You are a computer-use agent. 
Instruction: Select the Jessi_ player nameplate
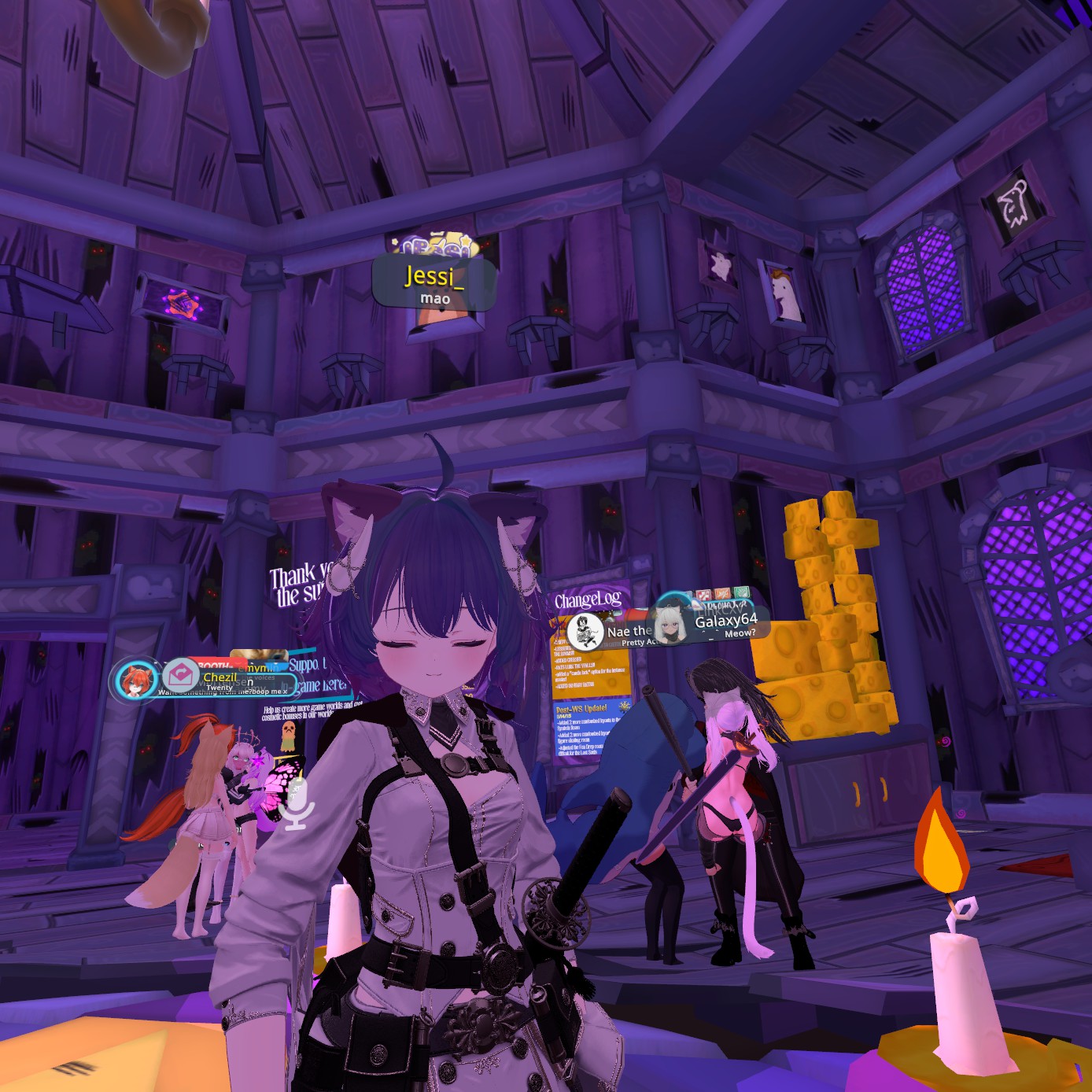point(433,283)
